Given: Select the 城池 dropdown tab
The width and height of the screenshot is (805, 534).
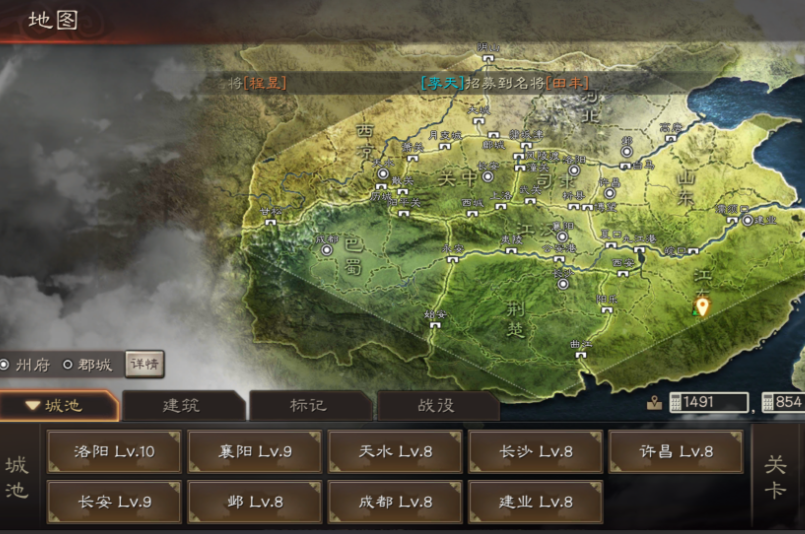Looking at the screenshot, I should [58, 406].
